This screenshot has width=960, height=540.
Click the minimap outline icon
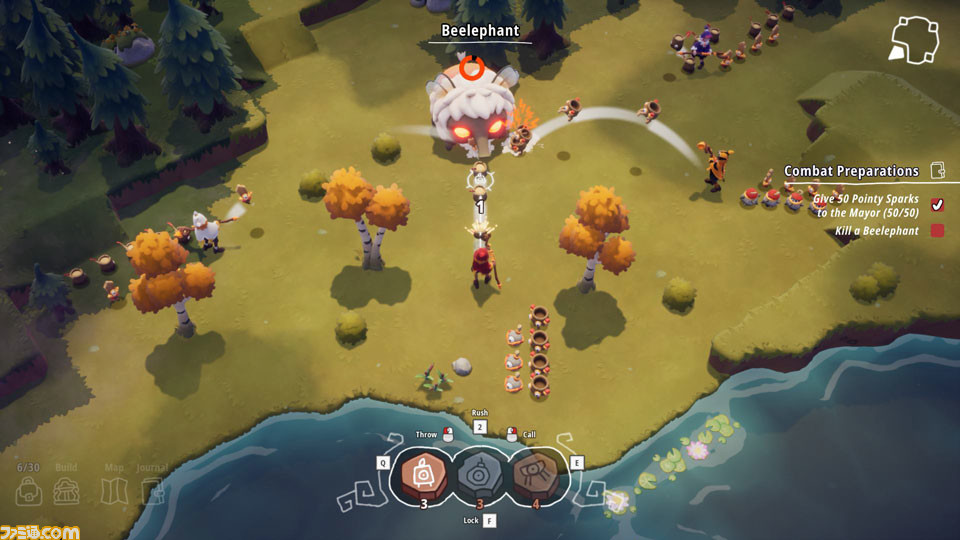(912, 40)
